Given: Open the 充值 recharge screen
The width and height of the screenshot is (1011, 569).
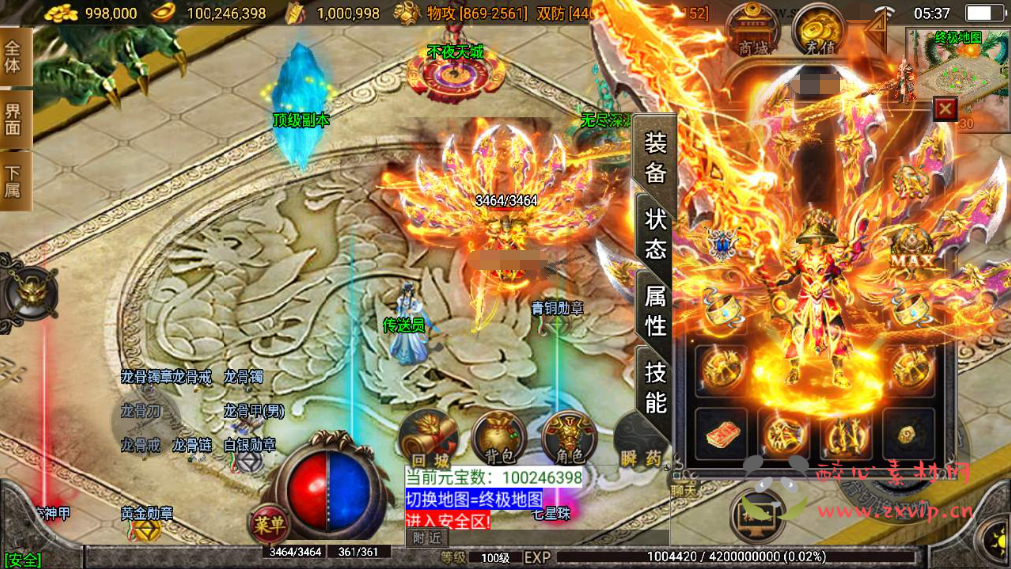Looking at the screenshot, I should [x=818, y=31].
